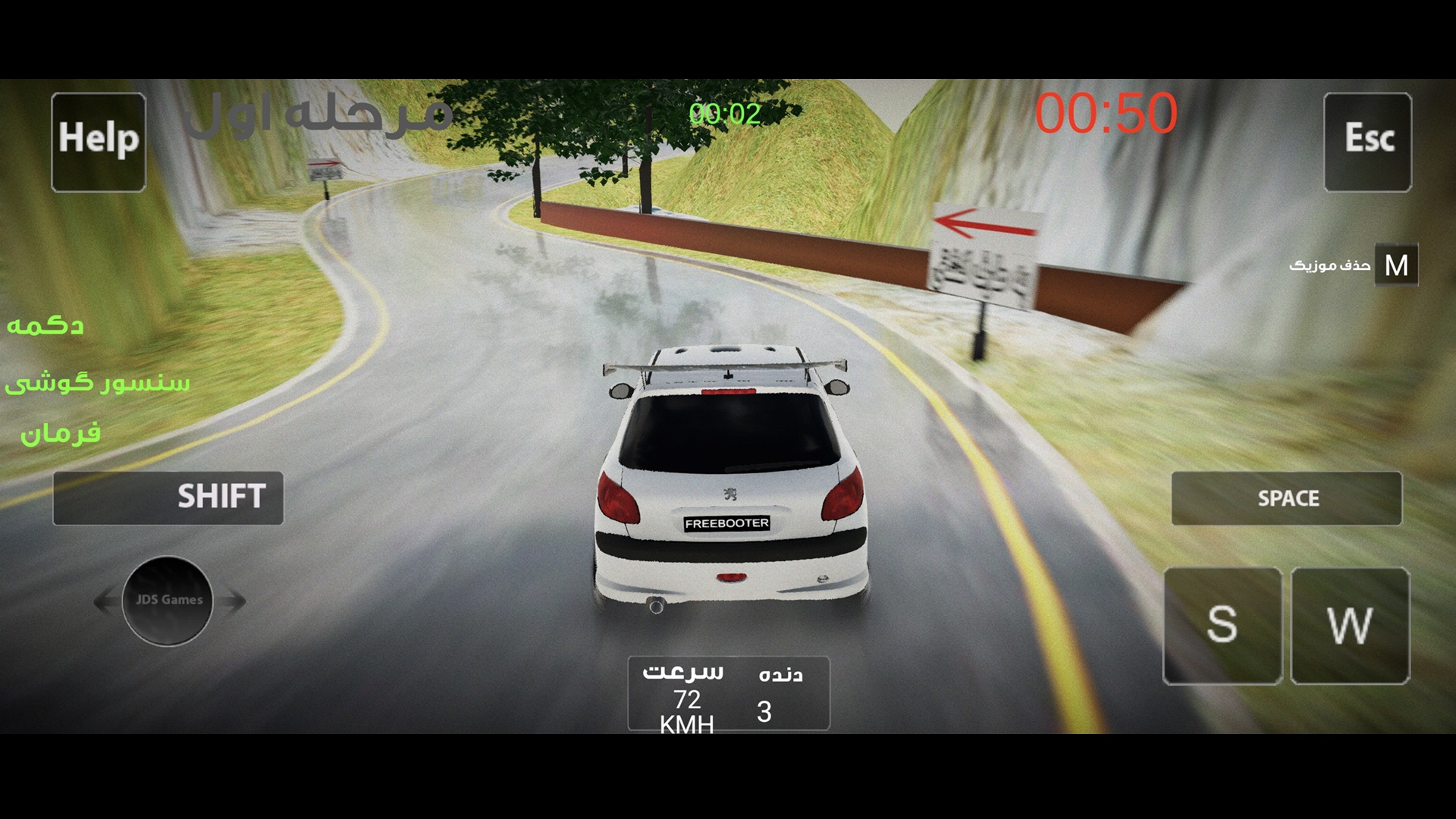Open the Help button
Screen dimensions: 1456x819
point(99,142)
